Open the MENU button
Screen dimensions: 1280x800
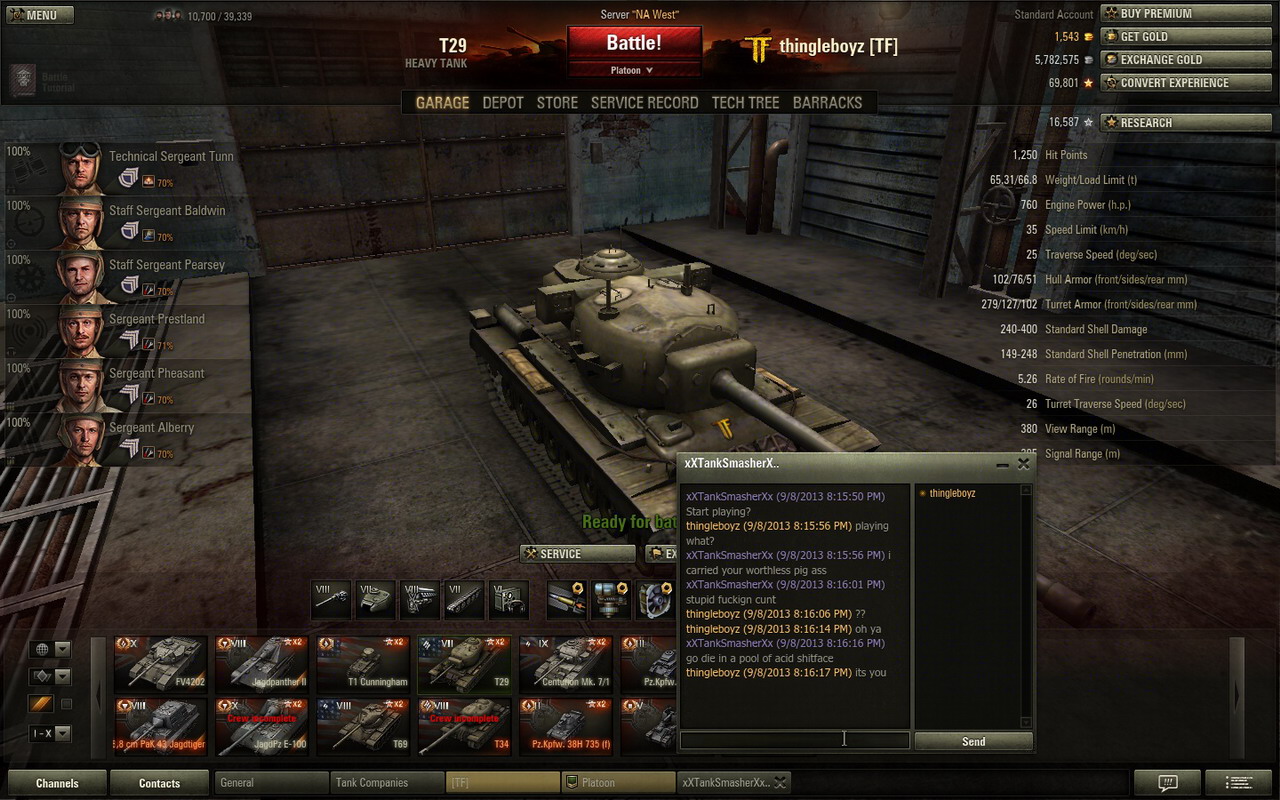click(38, 15)
